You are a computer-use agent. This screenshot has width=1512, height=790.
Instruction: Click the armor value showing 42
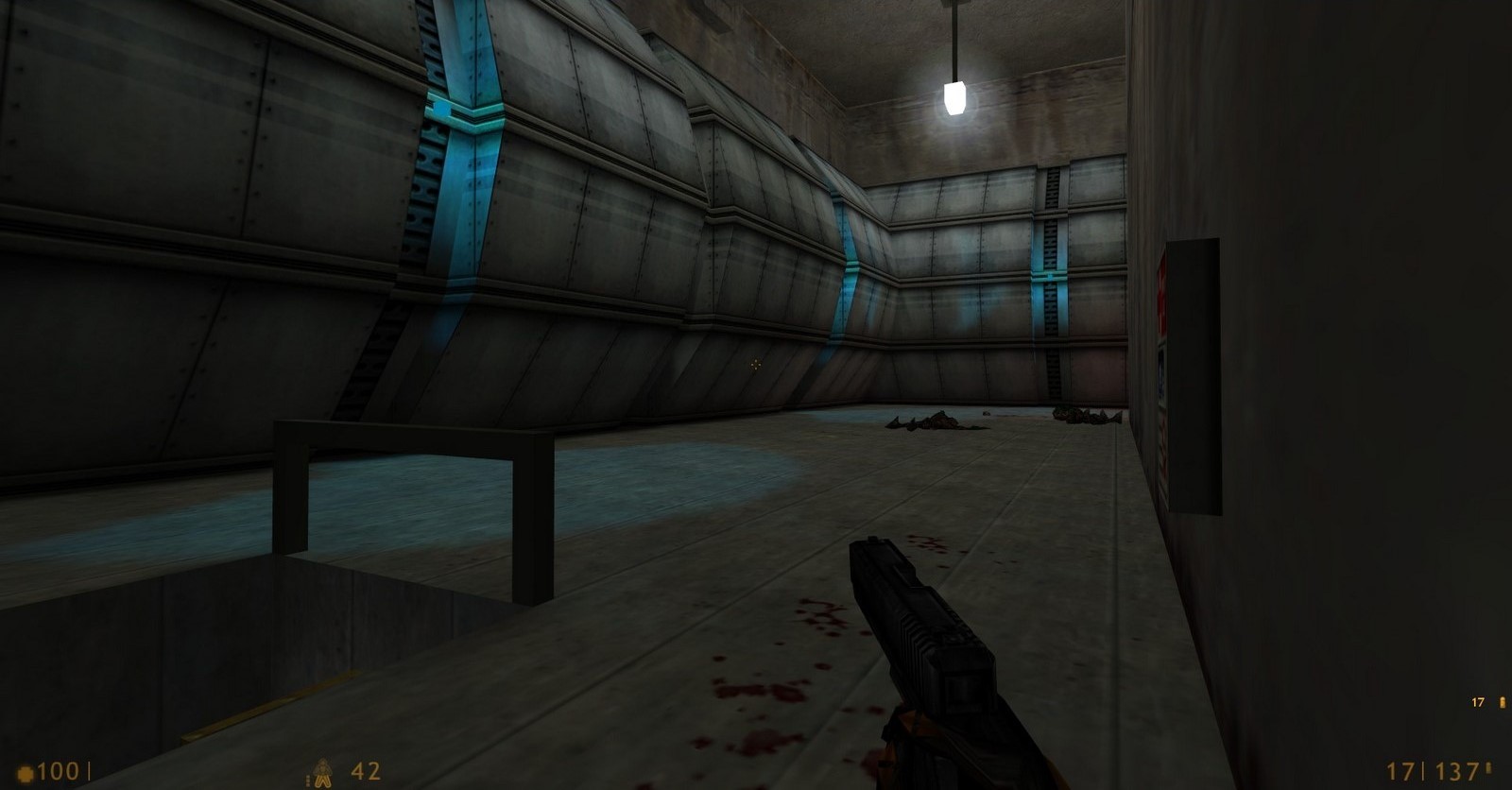[364, 771]
